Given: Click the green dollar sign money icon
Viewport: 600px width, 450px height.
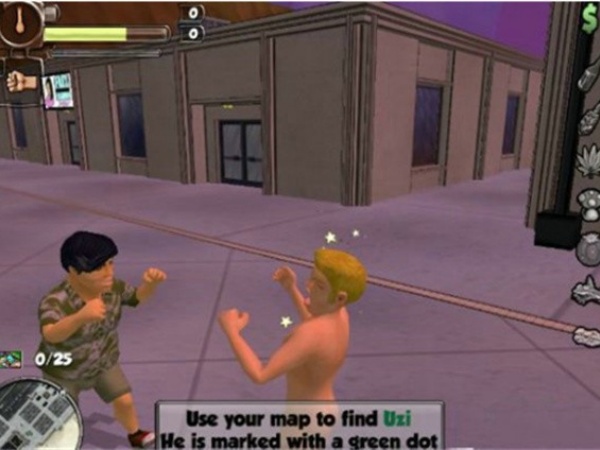Looking at the screenshot, I should (x=589, y=16).
